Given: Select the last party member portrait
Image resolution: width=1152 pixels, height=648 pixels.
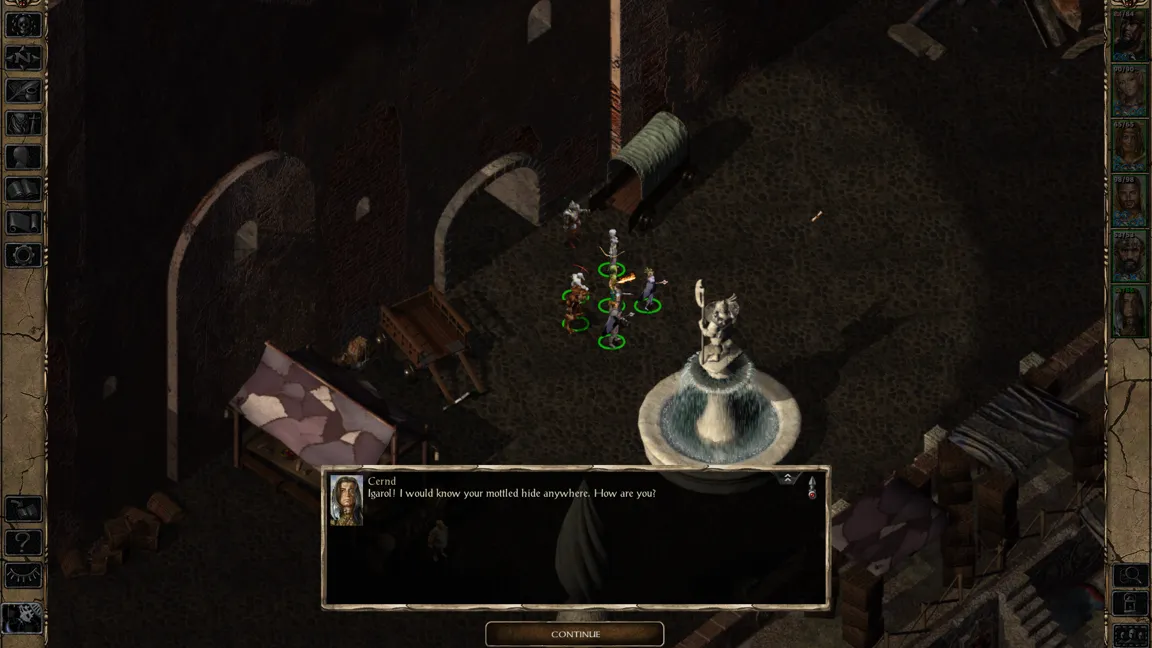Looking at the screenshot, I should 1130,311.
